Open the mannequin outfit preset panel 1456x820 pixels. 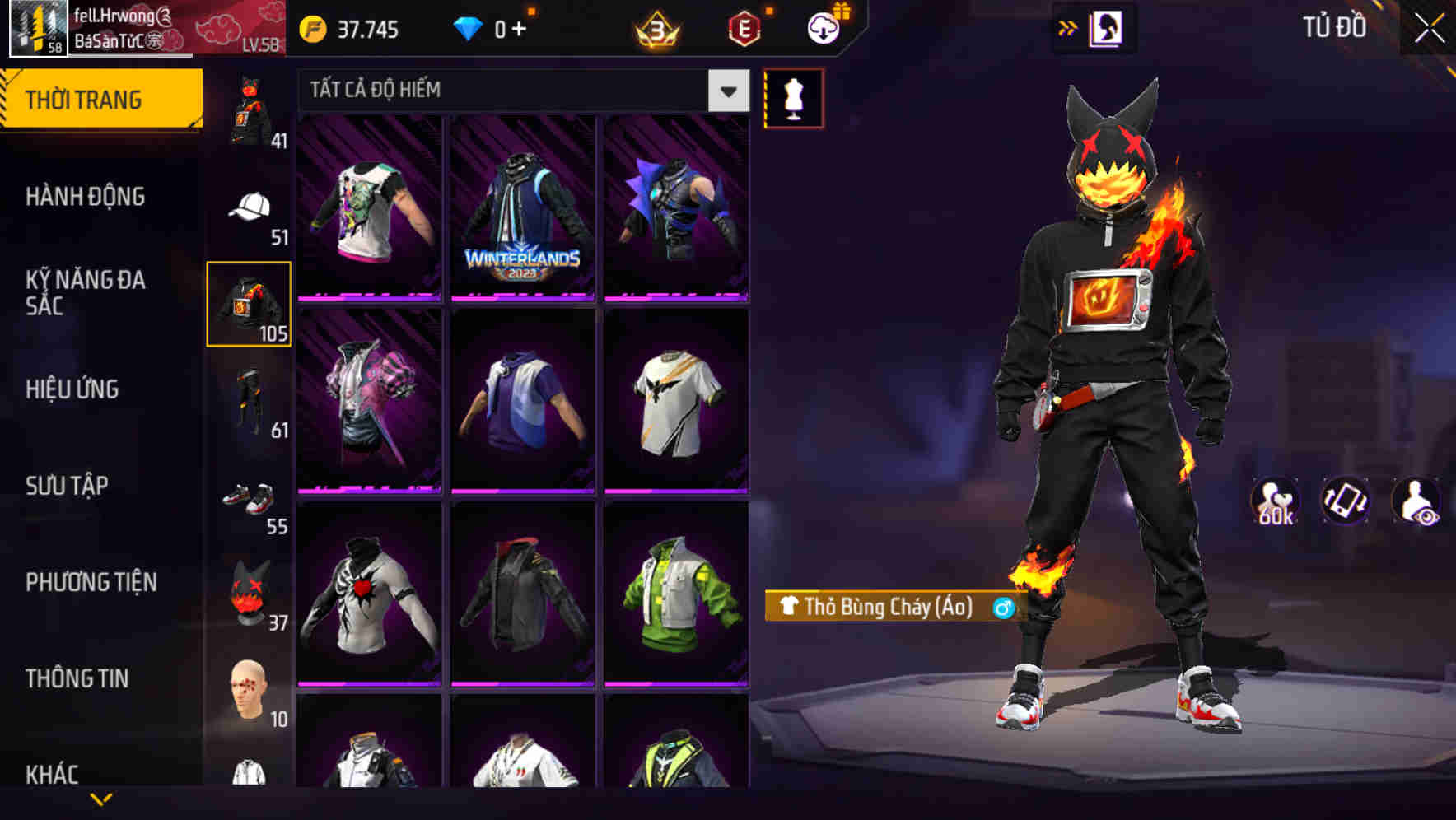(795, 97)
